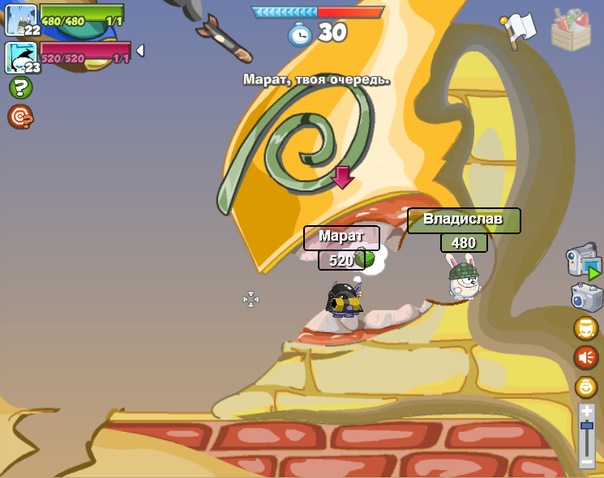This screenshot has width=604, height=478.
Task: Zoom in with the plus button
Action: [x=587, y=410]
